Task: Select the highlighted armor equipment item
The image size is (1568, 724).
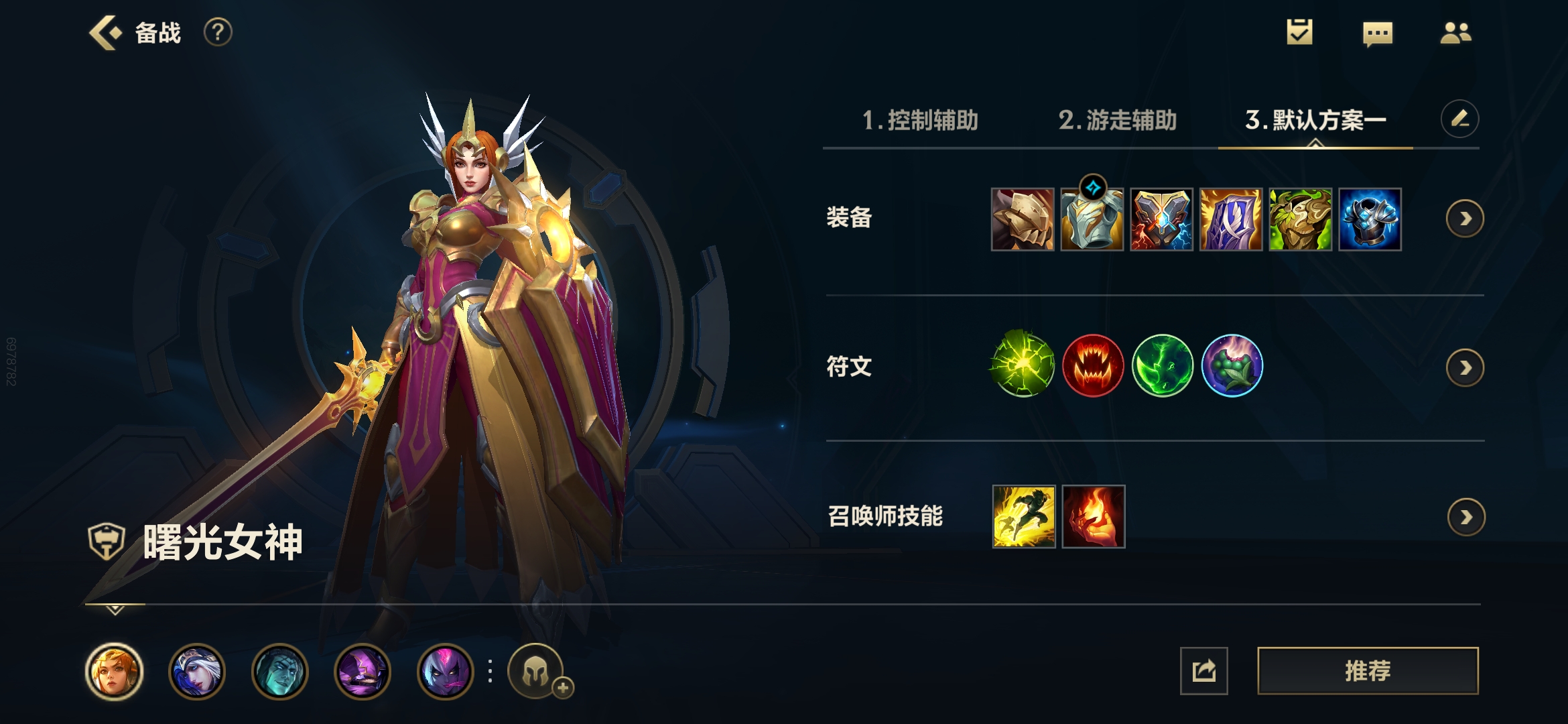Action: coord(1093,219)
